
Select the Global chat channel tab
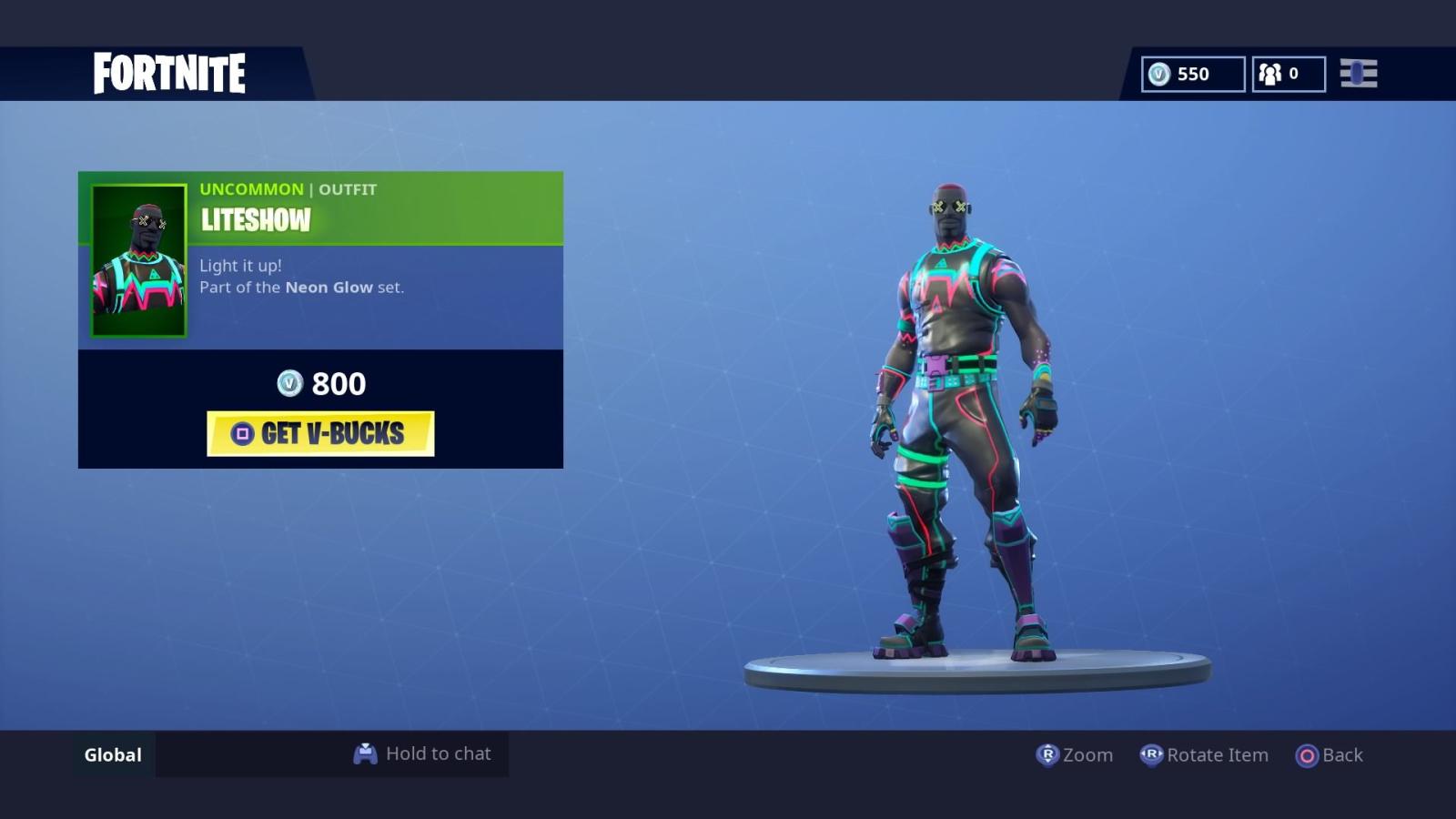pyautogui.click(x=112, y=753)
